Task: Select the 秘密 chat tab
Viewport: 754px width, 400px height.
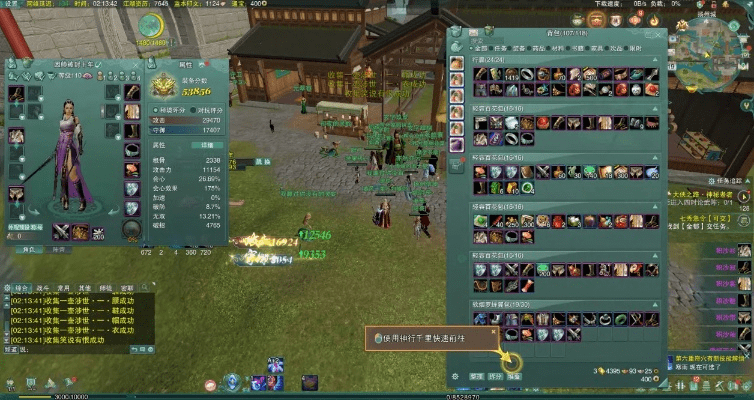Action: tap(127, 286)
